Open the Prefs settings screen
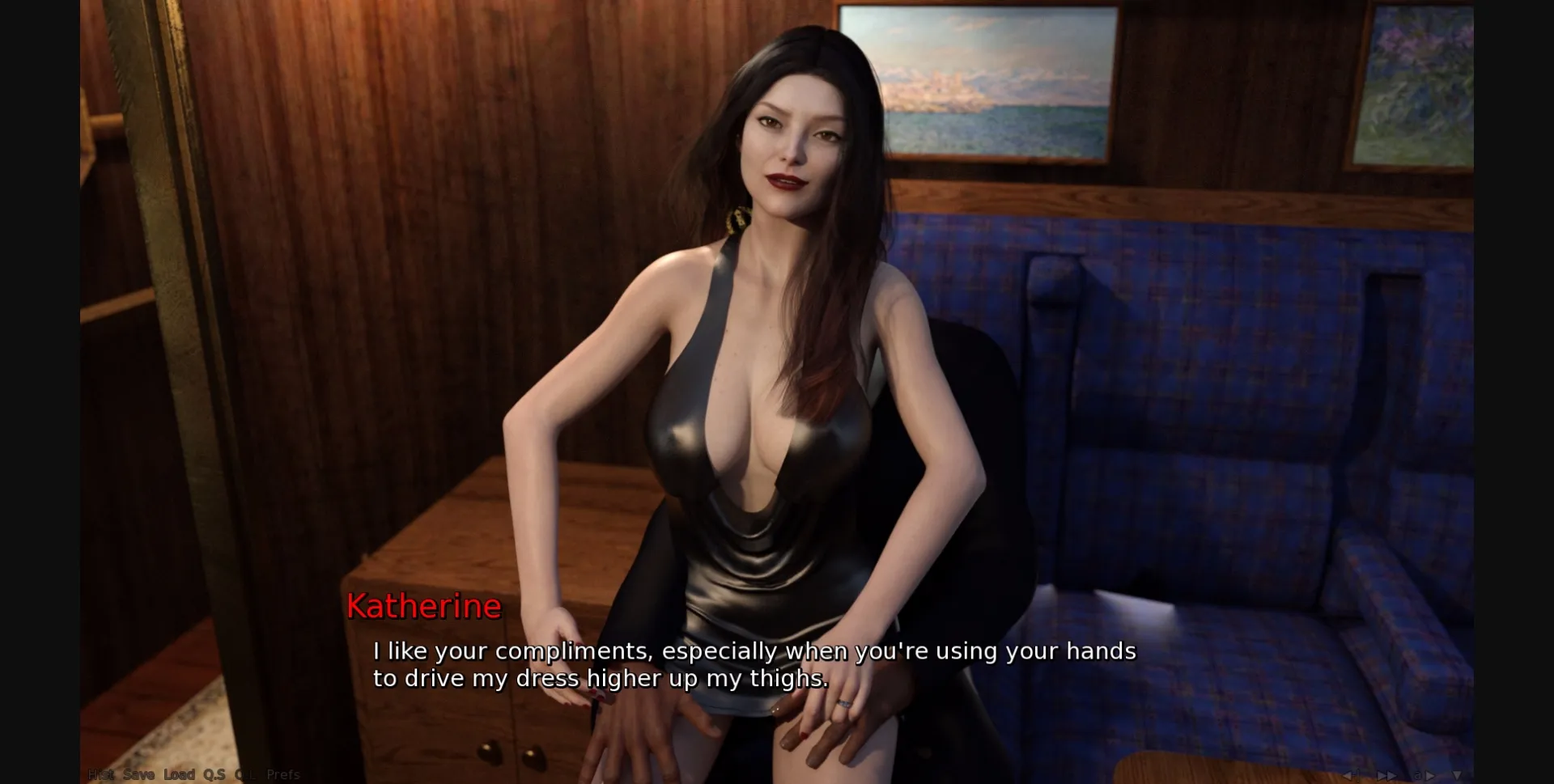The image size is (1554, 784). 282,774
